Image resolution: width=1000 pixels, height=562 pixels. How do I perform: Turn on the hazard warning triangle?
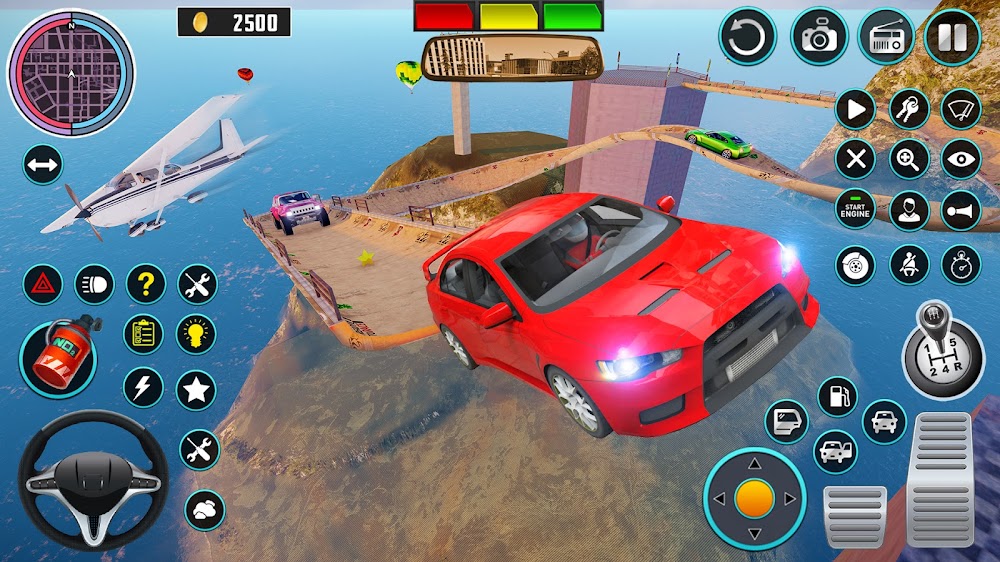pos(42,284)
